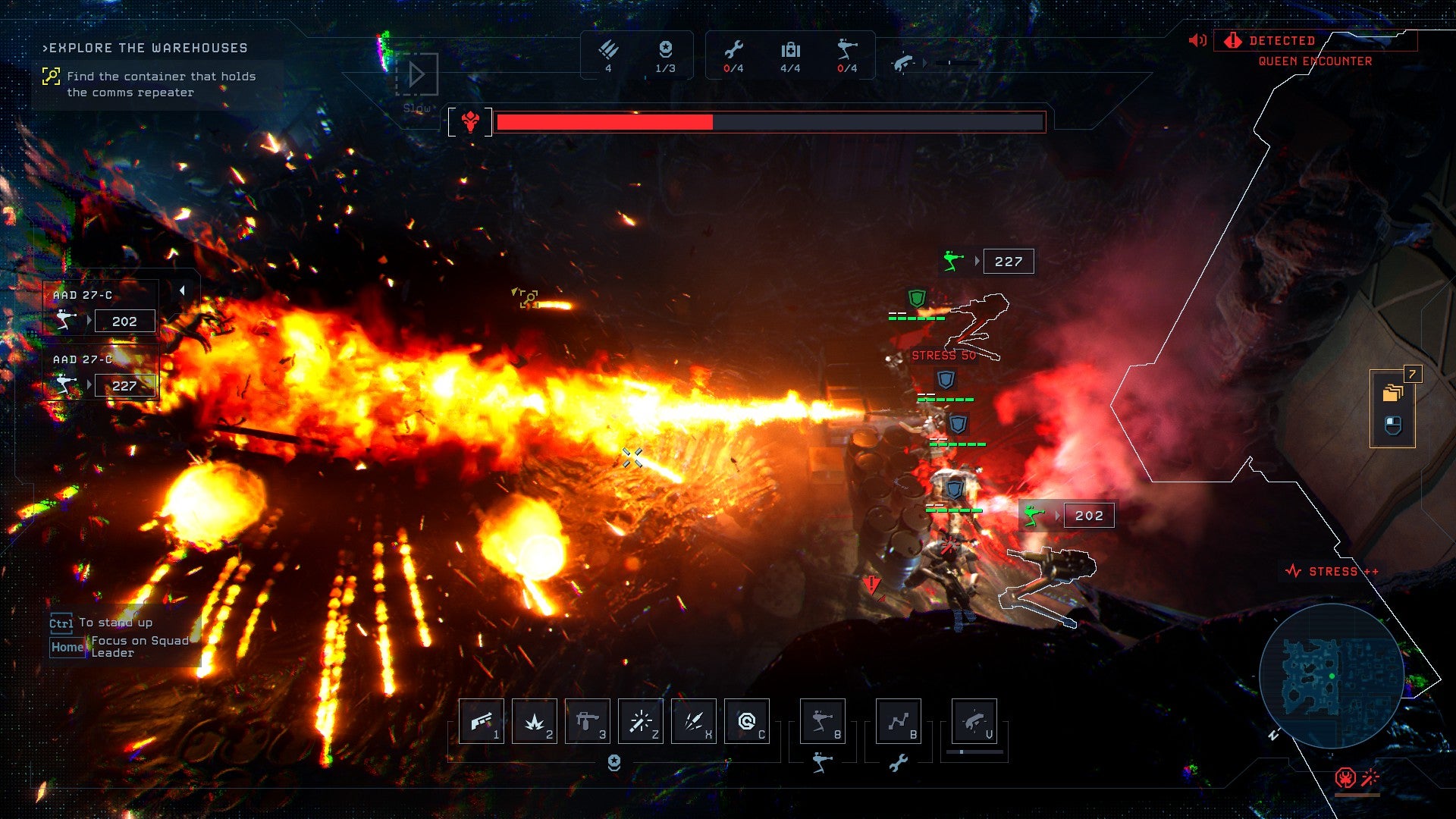Deploy the sentry turret from slot 8

coord(823,721)
